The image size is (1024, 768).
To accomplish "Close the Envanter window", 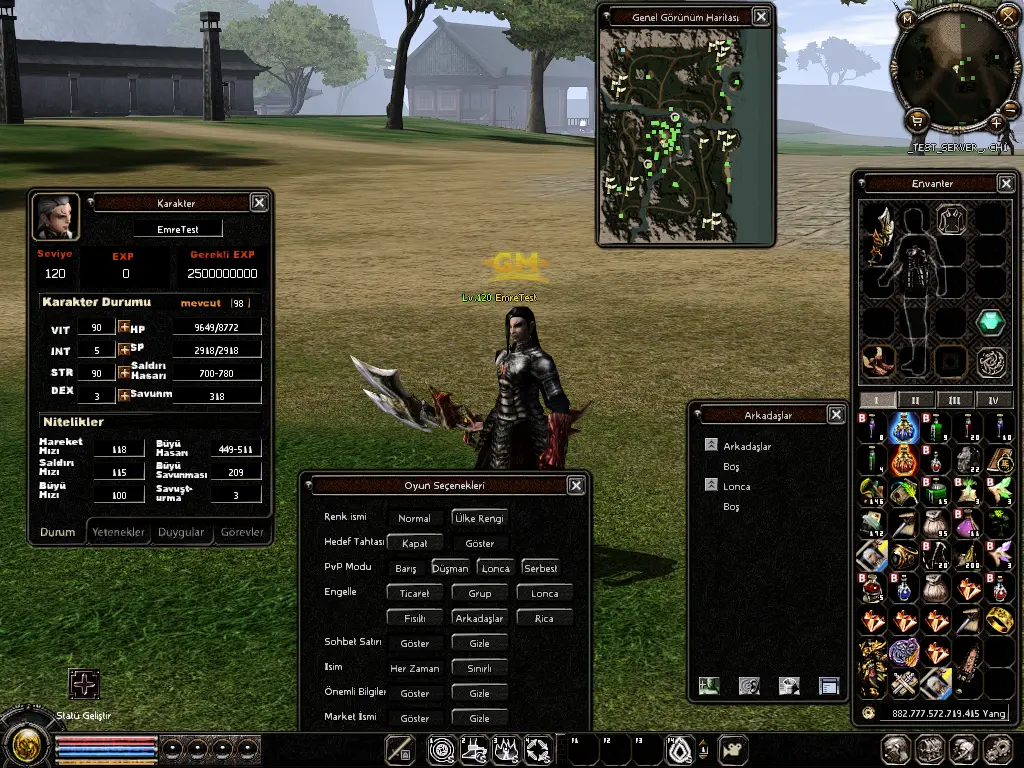I will click(1006, 184).
